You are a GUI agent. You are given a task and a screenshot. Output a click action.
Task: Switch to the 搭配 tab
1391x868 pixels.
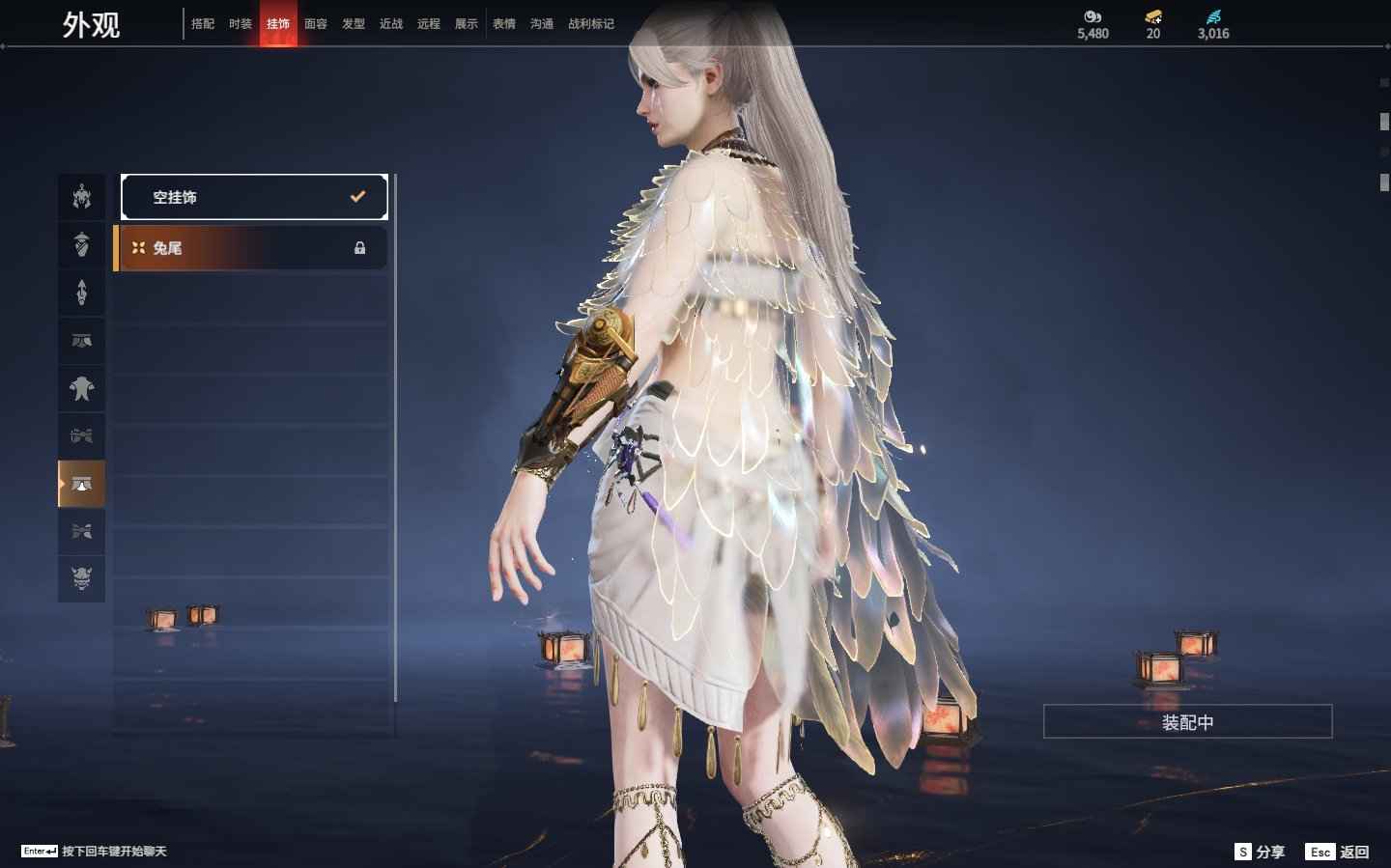coord(203,24)
